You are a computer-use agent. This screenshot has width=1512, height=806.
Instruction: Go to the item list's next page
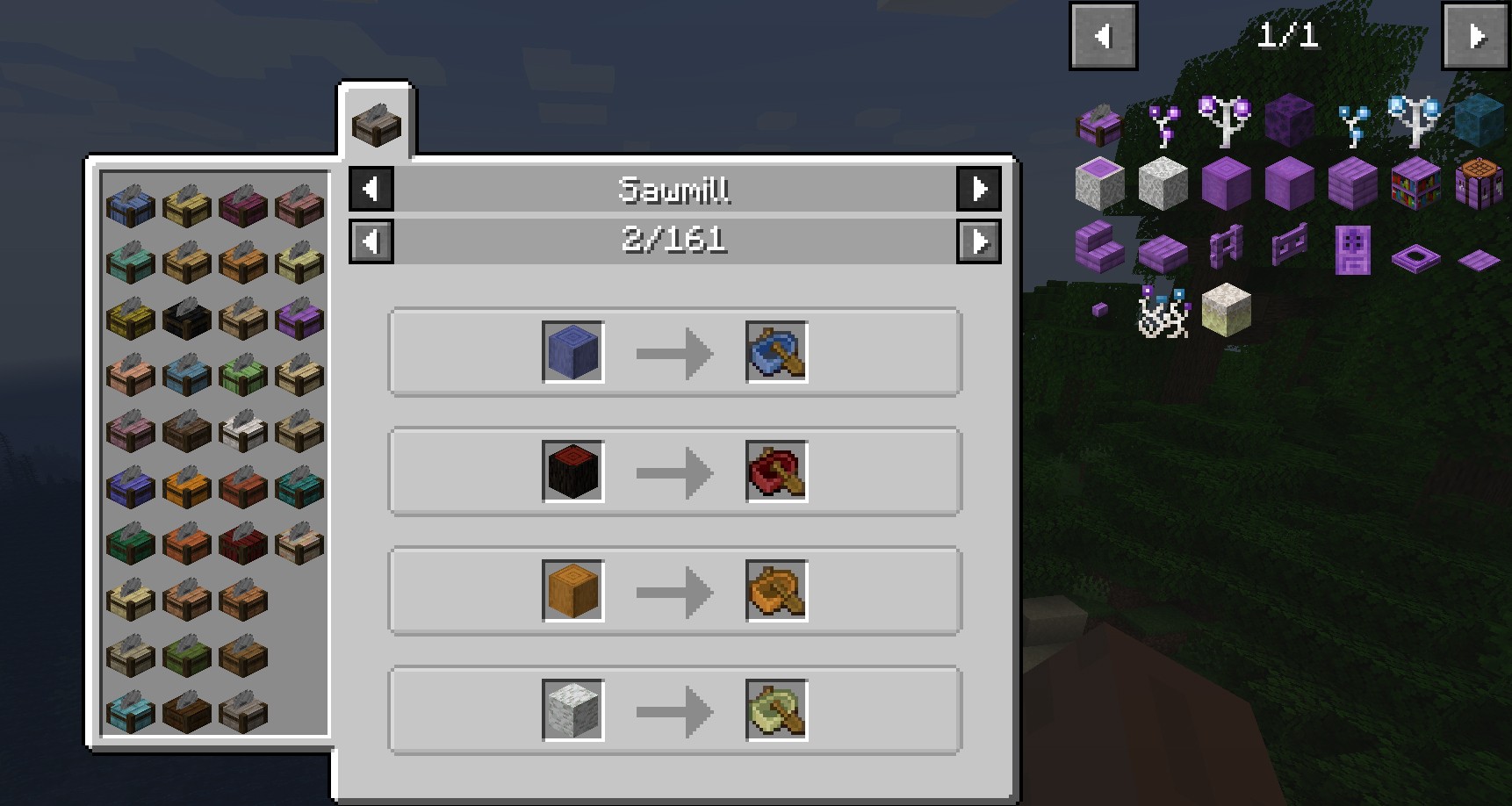[1476, 36]
